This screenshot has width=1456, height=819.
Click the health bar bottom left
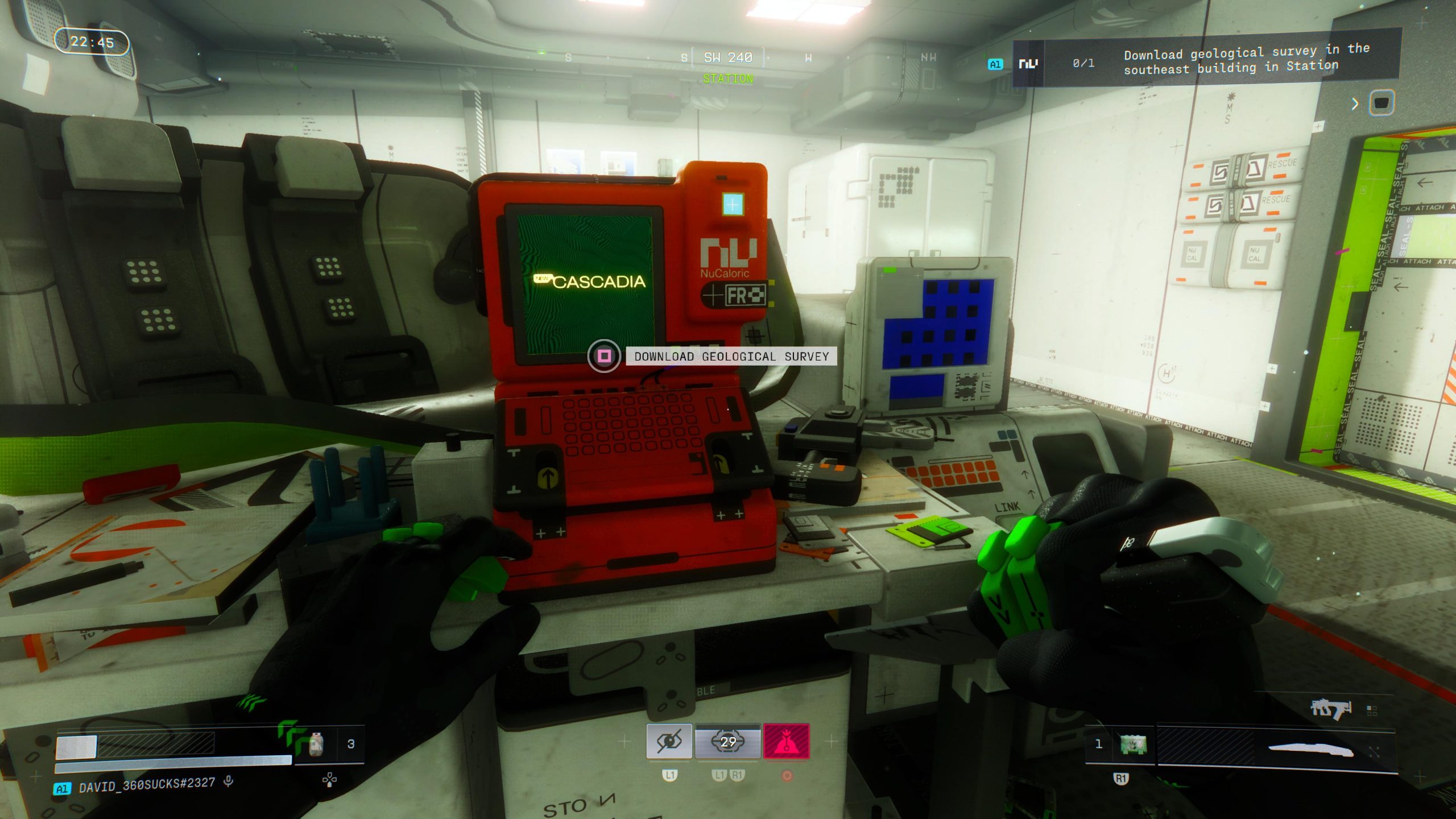point(142,746)
